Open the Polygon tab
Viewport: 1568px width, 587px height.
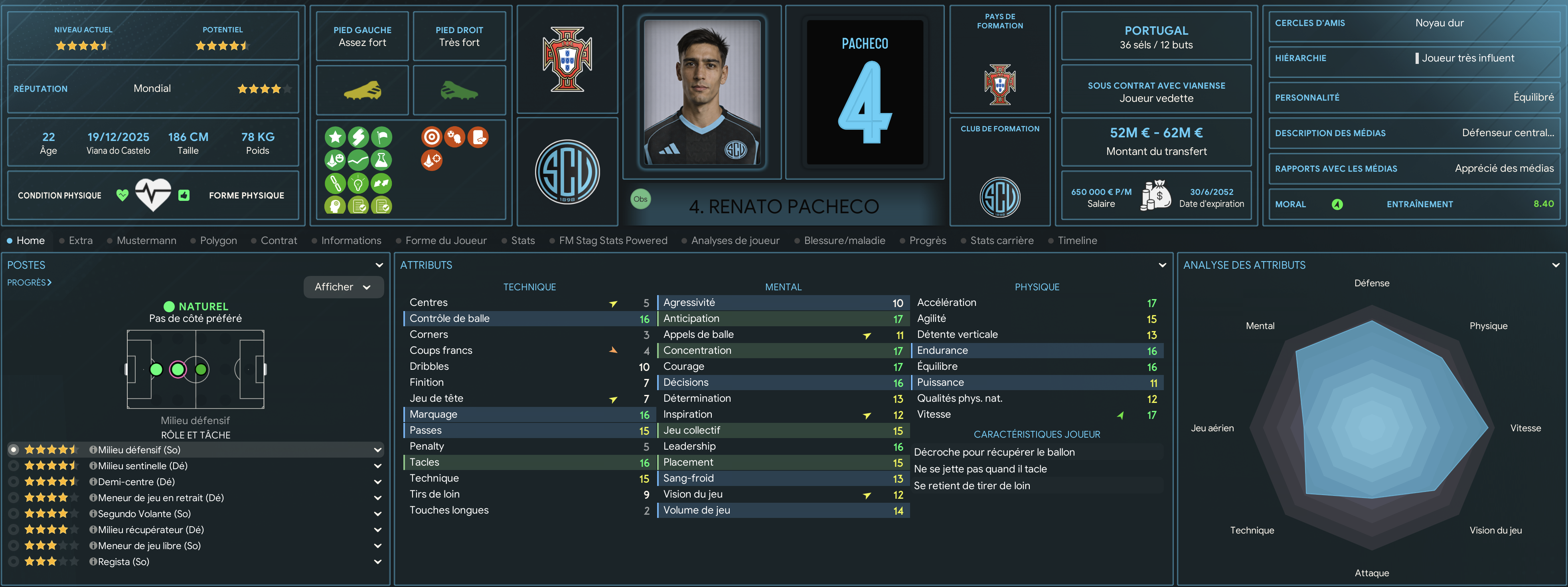(x=218, y=240)
